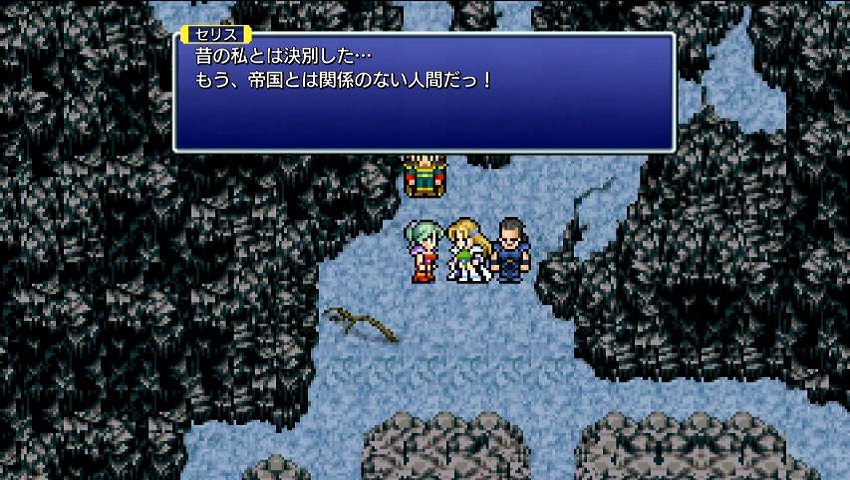Advance Celes's blue dialogue box
The width and height of the screenshot is (850, 480).
coord(424,92)
